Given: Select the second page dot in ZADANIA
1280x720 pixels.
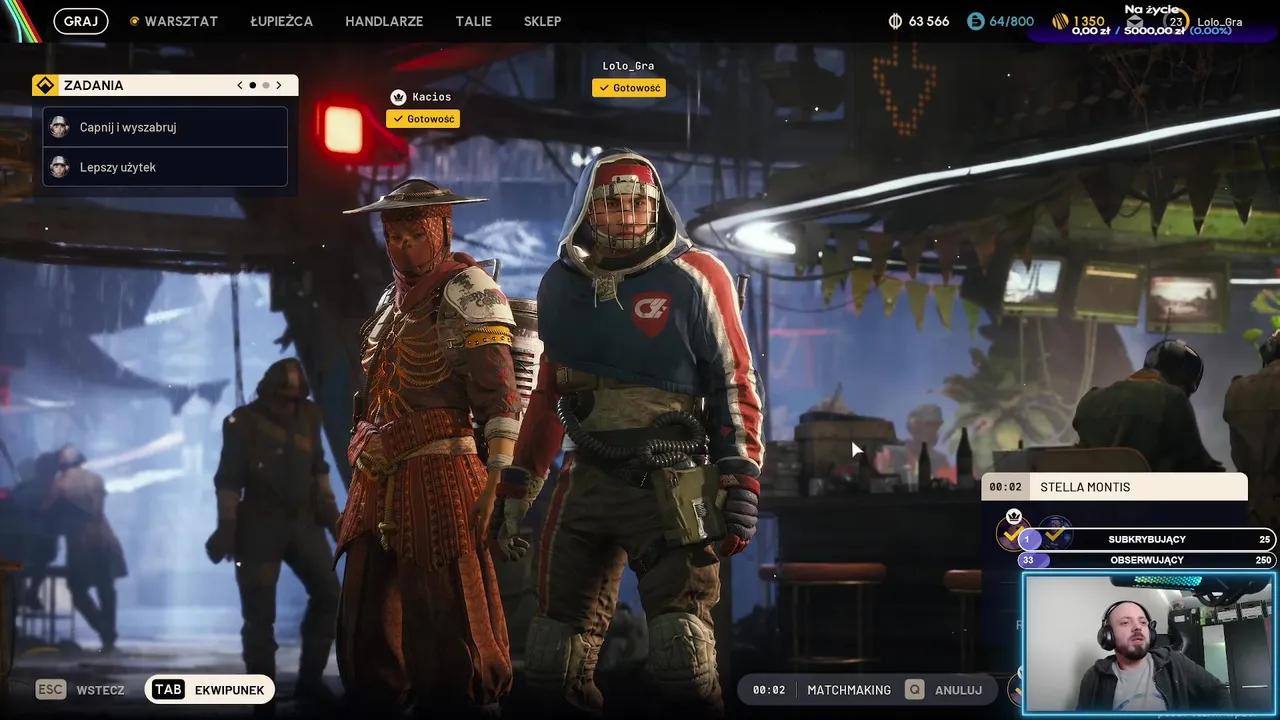Looking at the screenshot, I should click(266, 84).
